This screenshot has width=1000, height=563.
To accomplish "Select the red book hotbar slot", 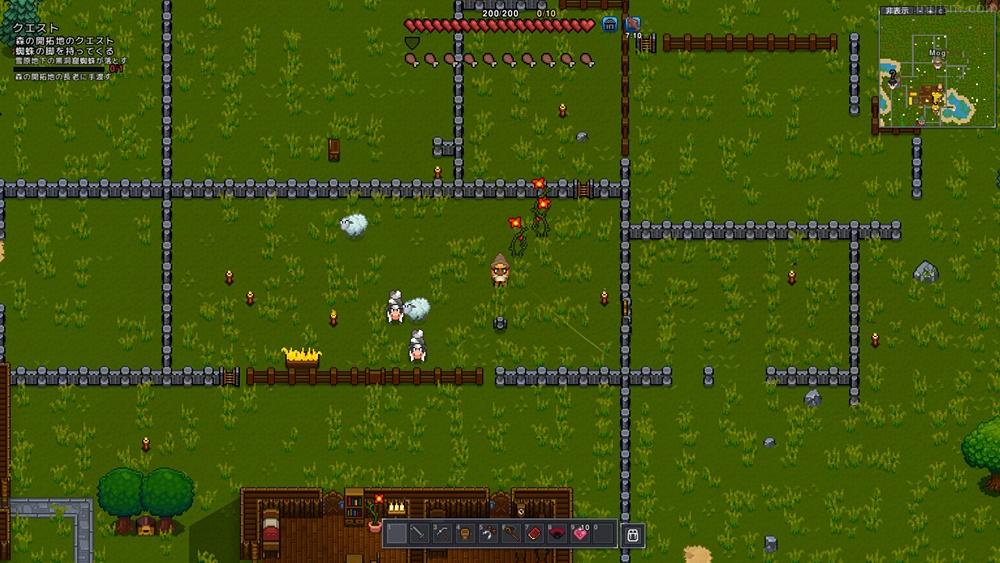I will (534, 534).
